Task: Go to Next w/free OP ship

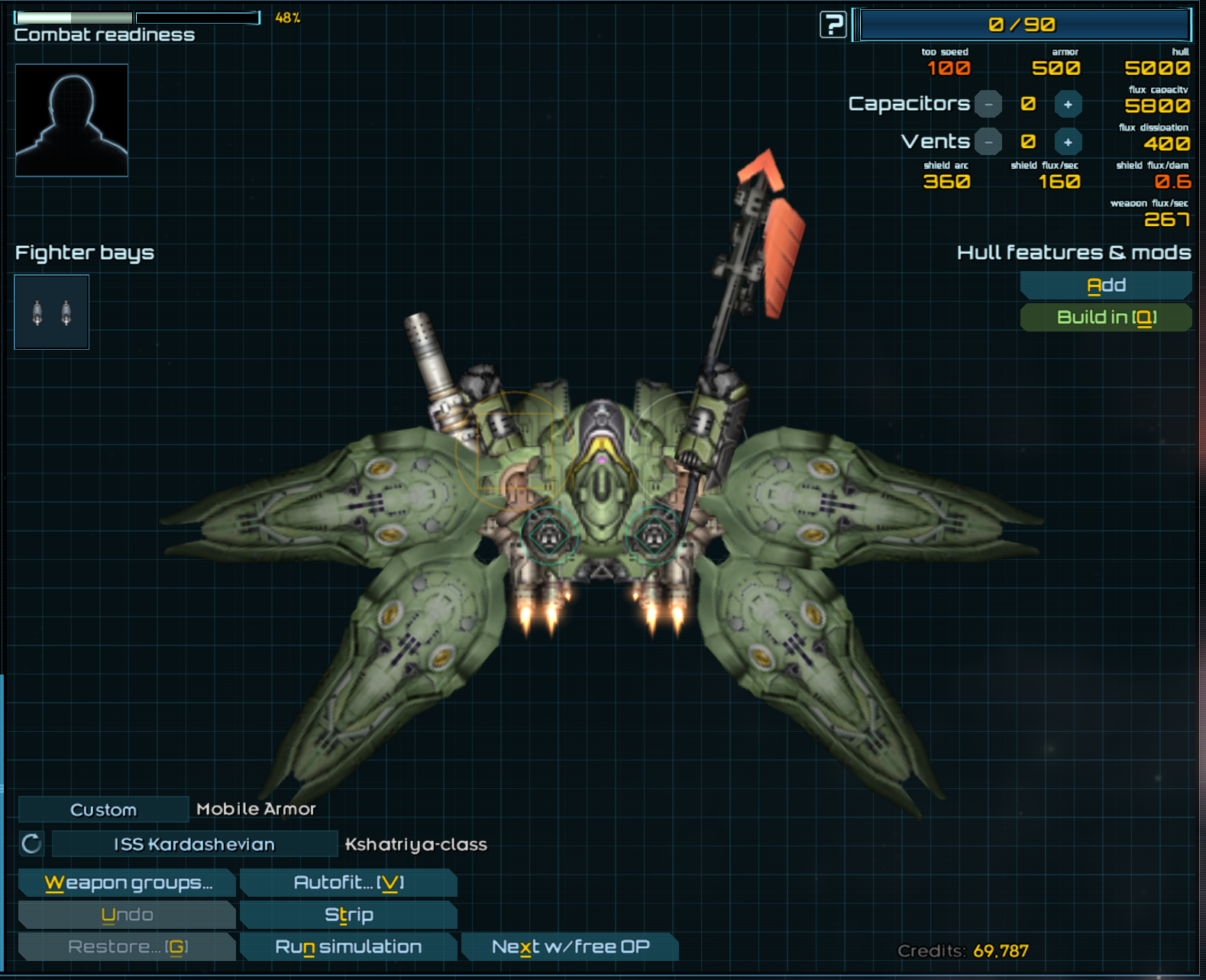Action: pyautogui.click(x=570, y=947)
